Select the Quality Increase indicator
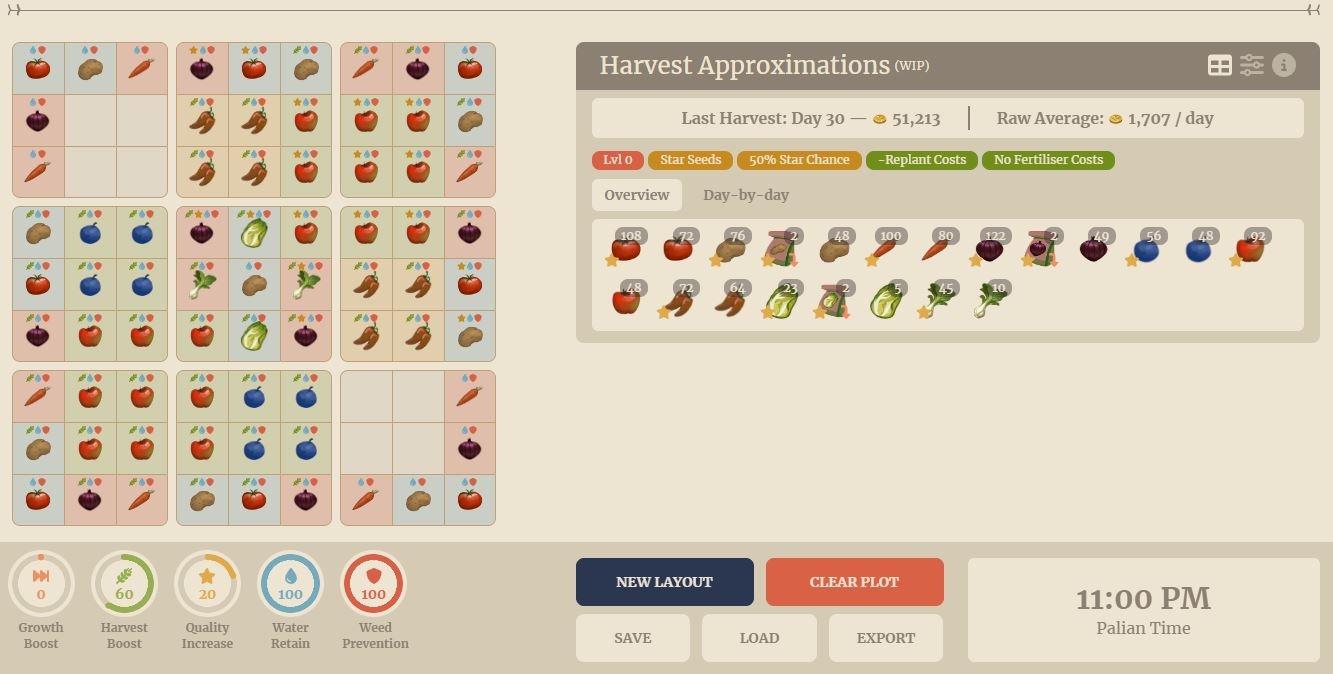The height and width of the screenshot is (674, 1333). [207, 584]
